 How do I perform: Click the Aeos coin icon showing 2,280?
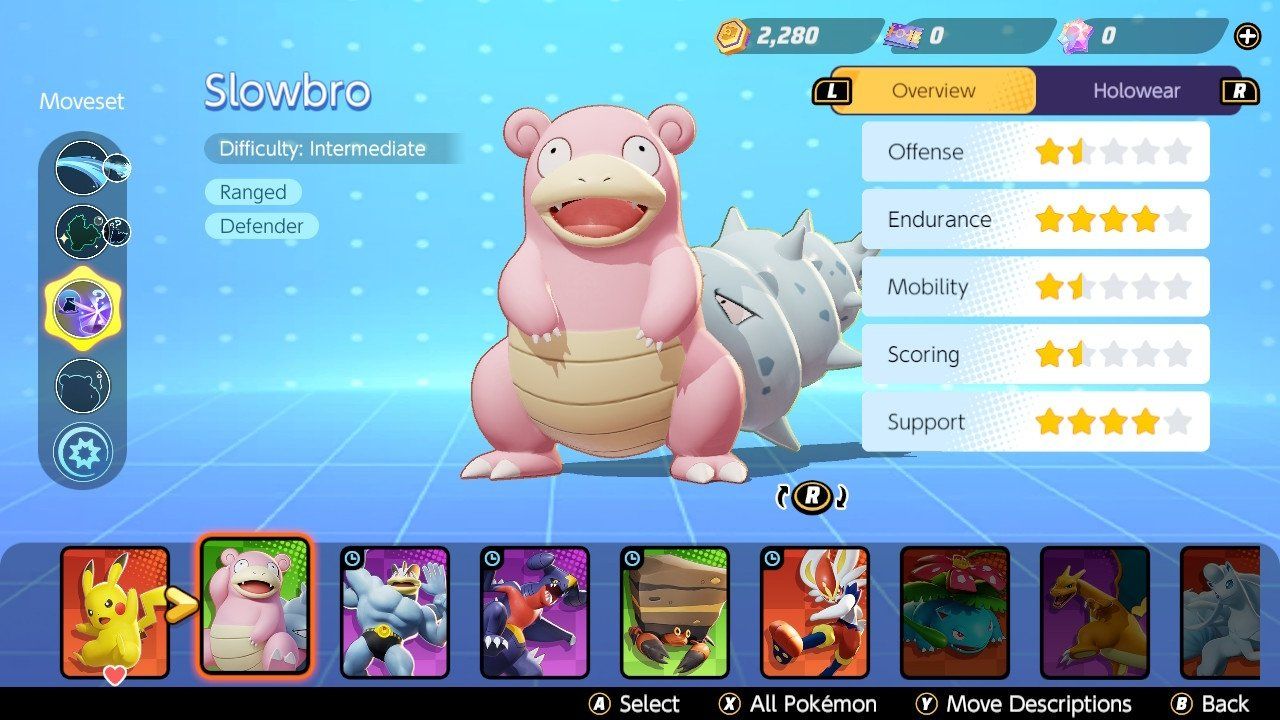pyautogui.click(x=731, y=35)
